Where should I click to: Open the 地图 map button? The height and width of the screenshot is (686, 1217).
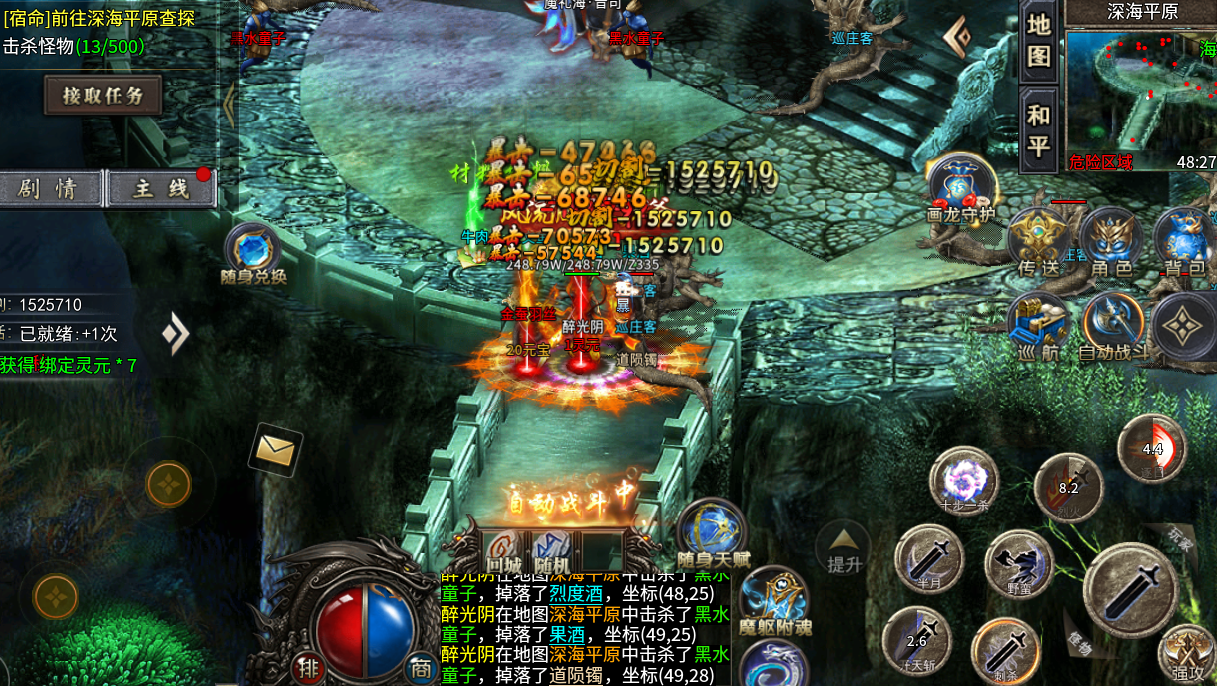click(x=1039, y=40)
